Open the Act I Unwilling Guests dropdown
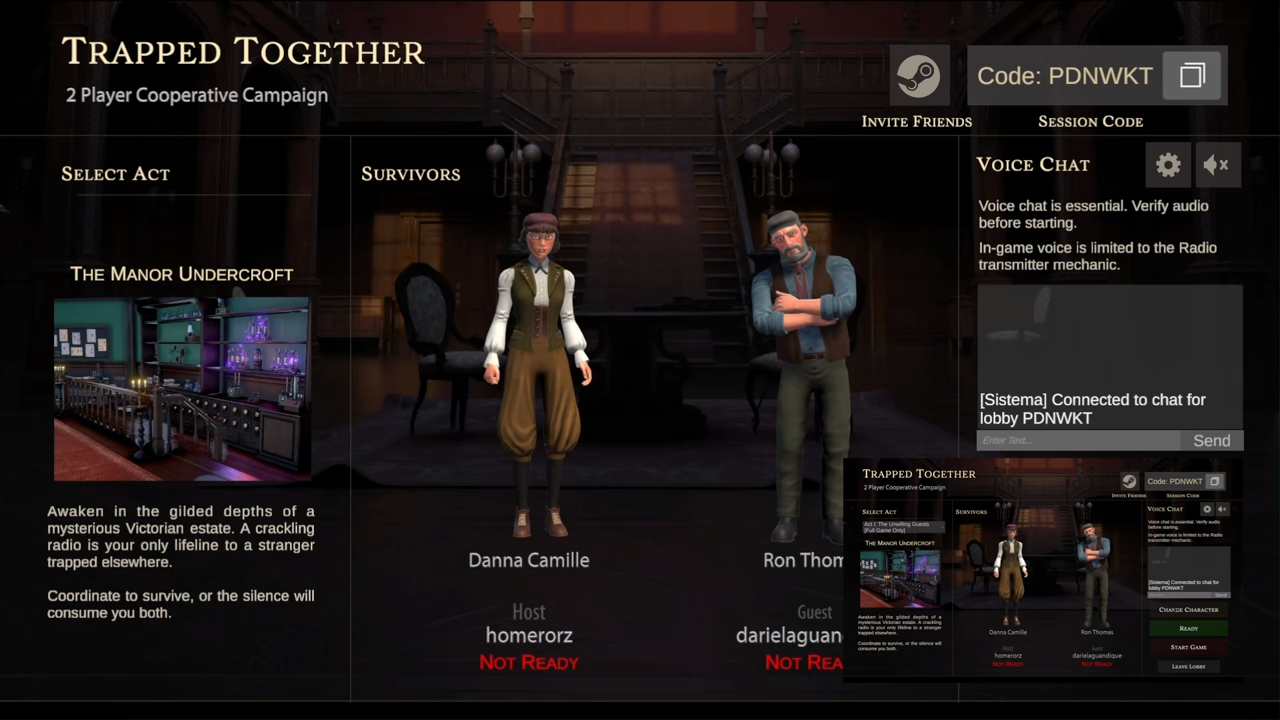The image size is (1280, 720). coord(899,527)
